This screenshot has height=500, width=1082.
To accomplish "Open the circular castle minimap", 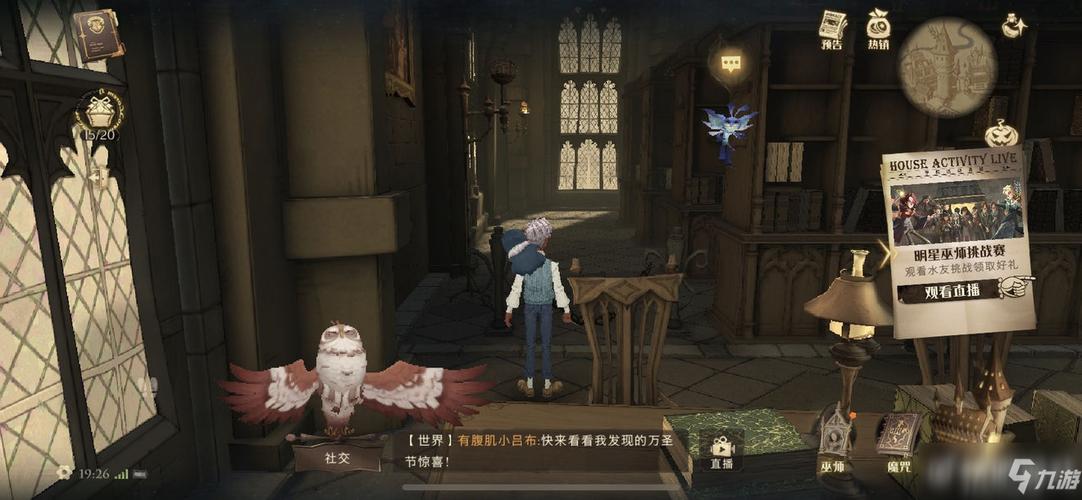I will coord(946,68).
